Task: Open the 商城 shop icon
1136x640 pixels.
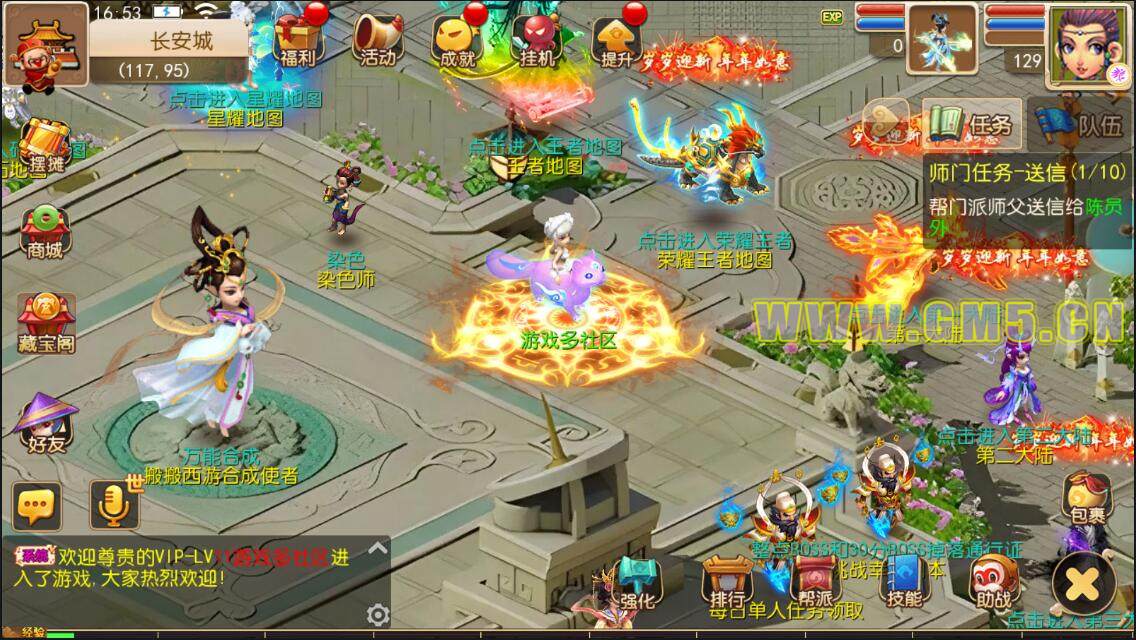Action: point(46,232)
